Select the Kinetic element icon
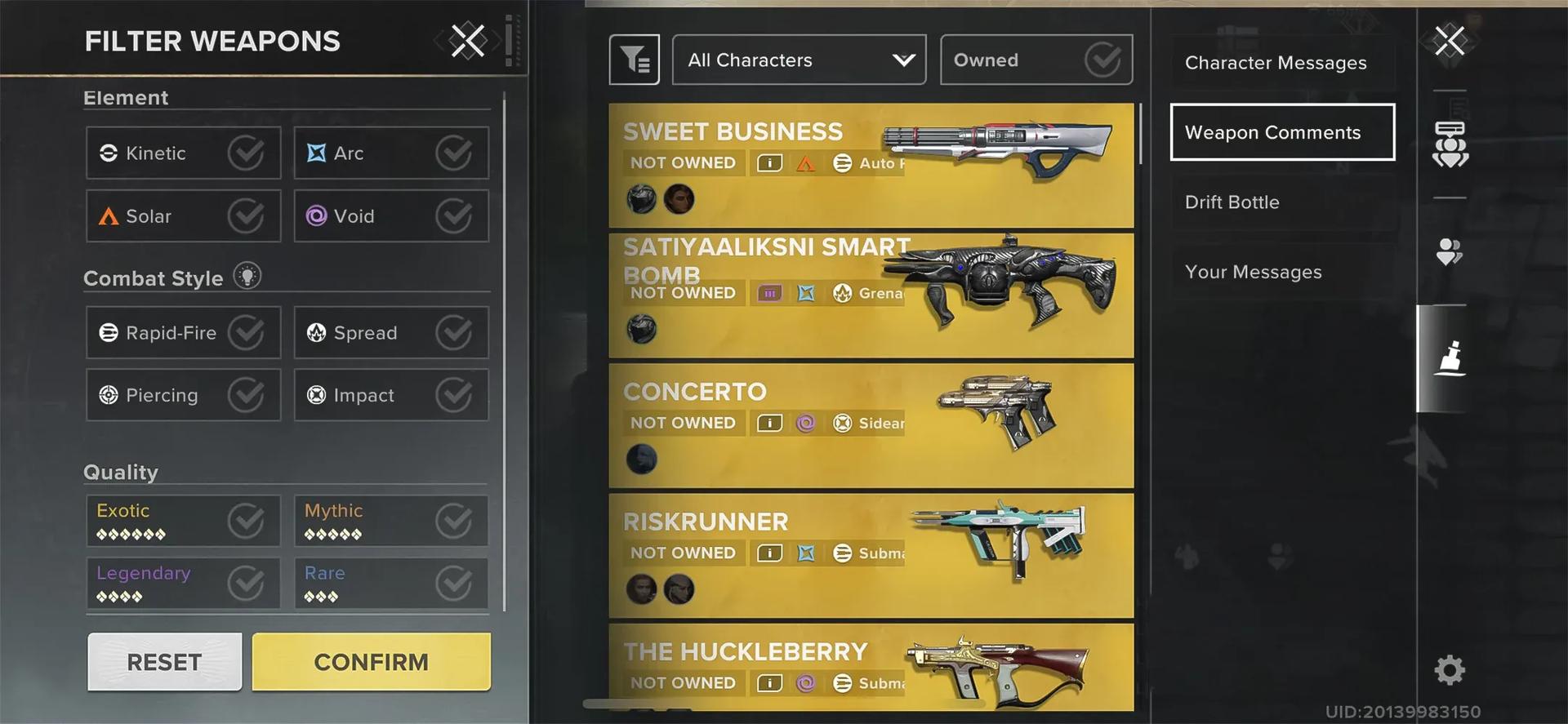The image size is (1568, 724). 107,153
